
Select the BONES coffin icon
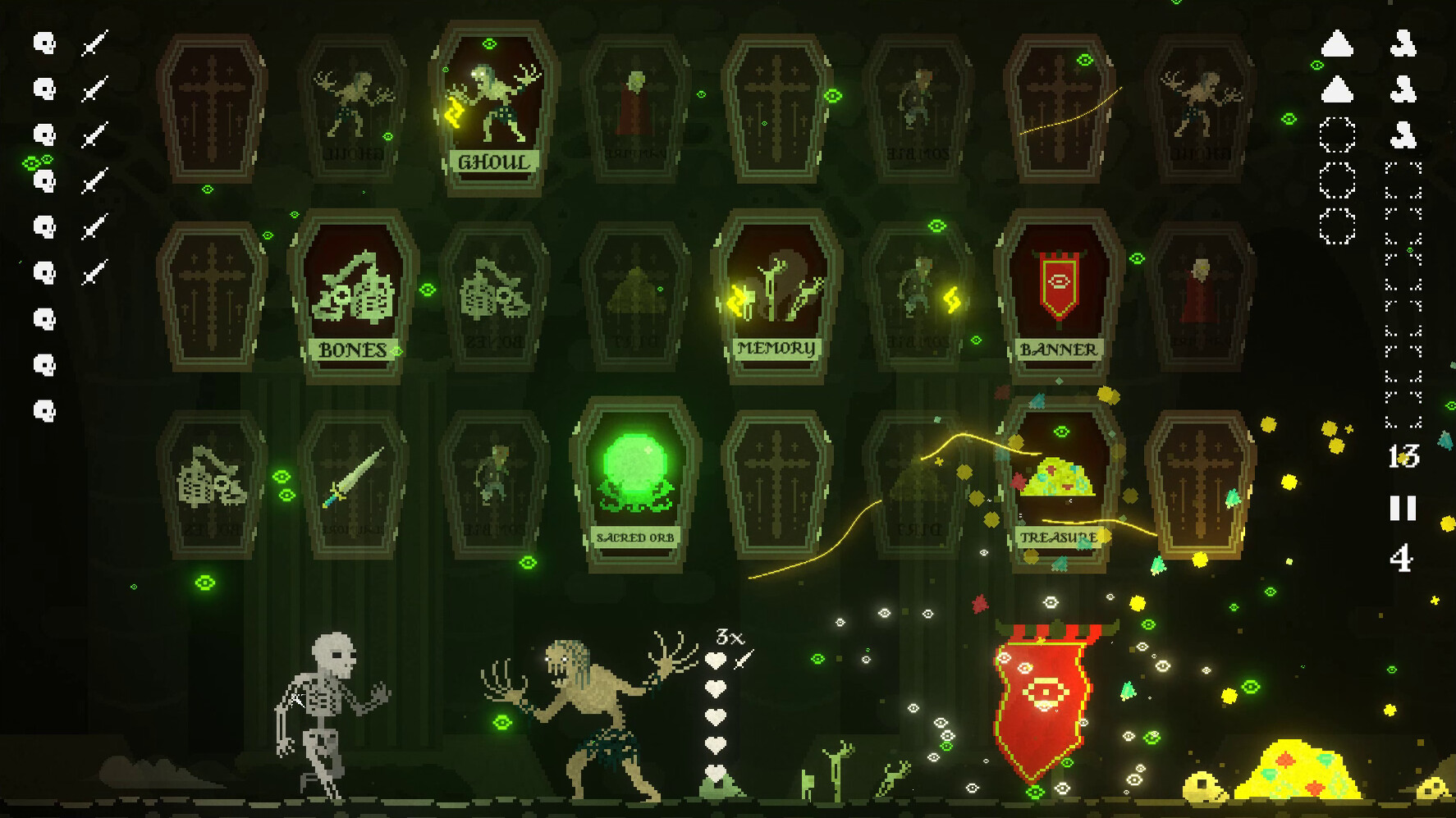pos(355,295)
